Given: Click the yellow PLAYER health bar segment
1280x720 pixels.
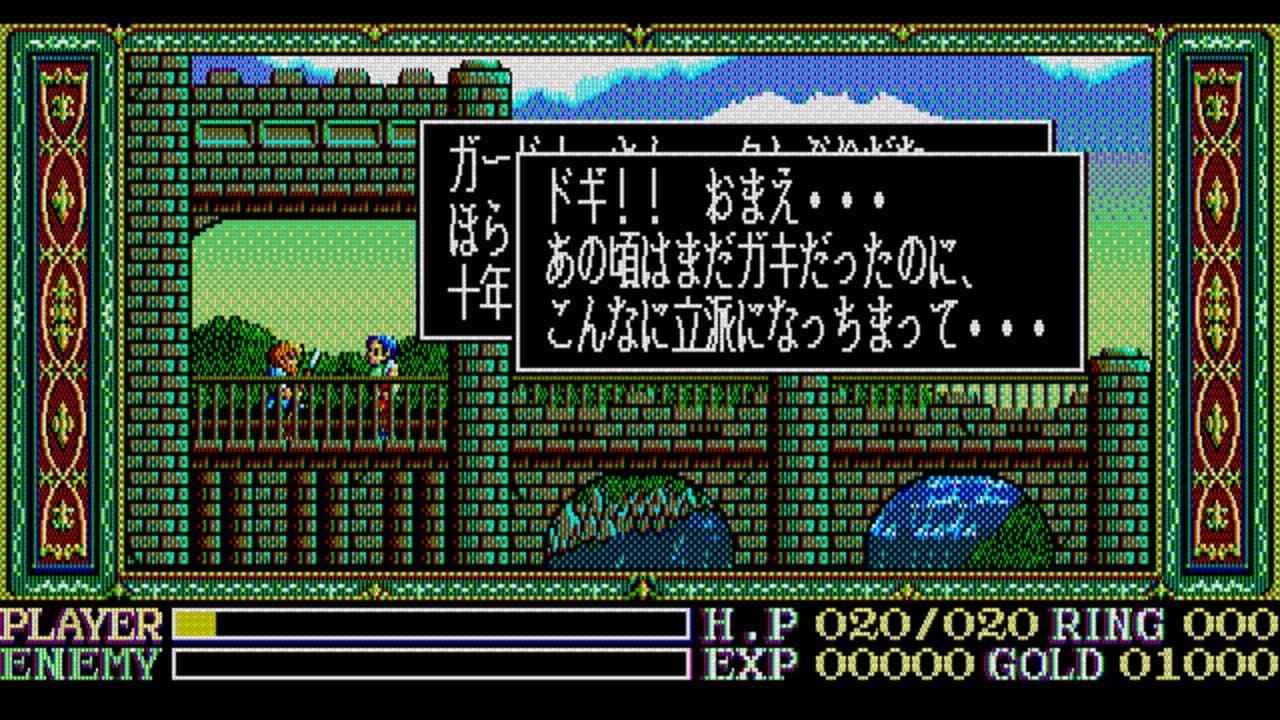Looking at the screenshot, I should [195, 623].
